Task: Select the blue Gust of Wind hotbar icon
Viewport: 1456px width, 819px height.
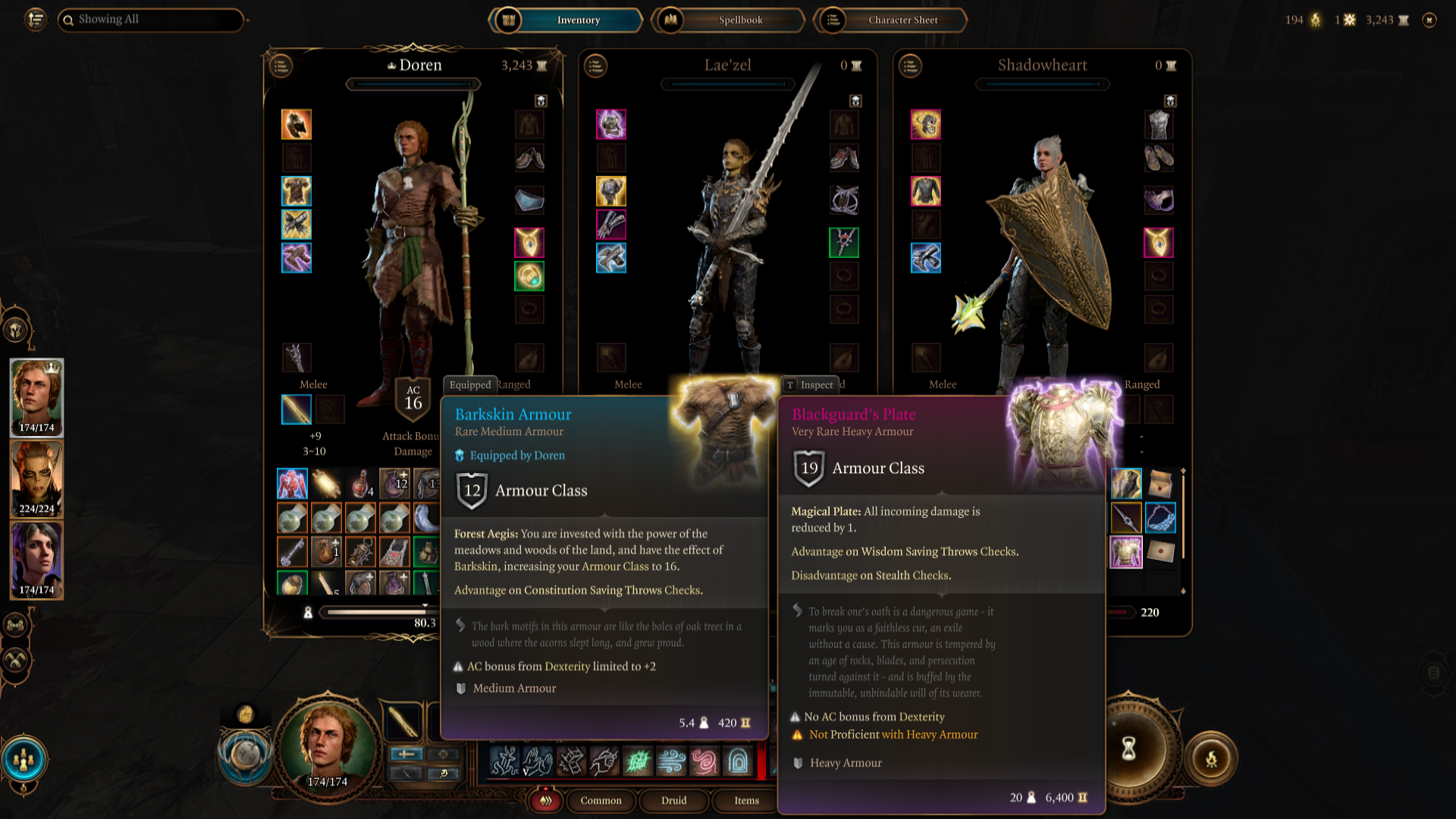Action: (x=671, y=762)
